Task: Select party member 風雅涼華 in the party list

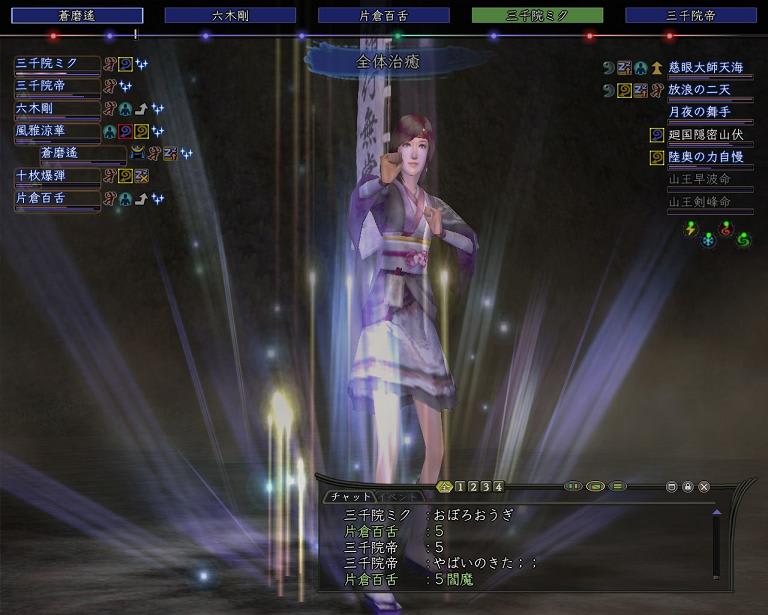Action: (x=56, y=131)
